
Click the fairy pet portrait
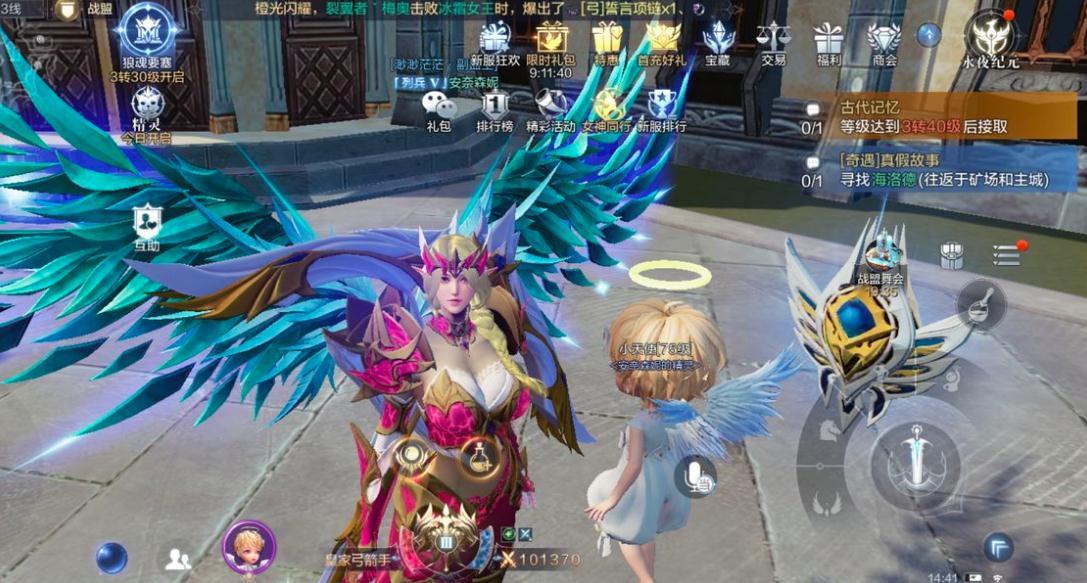click(x=248, y=548)
